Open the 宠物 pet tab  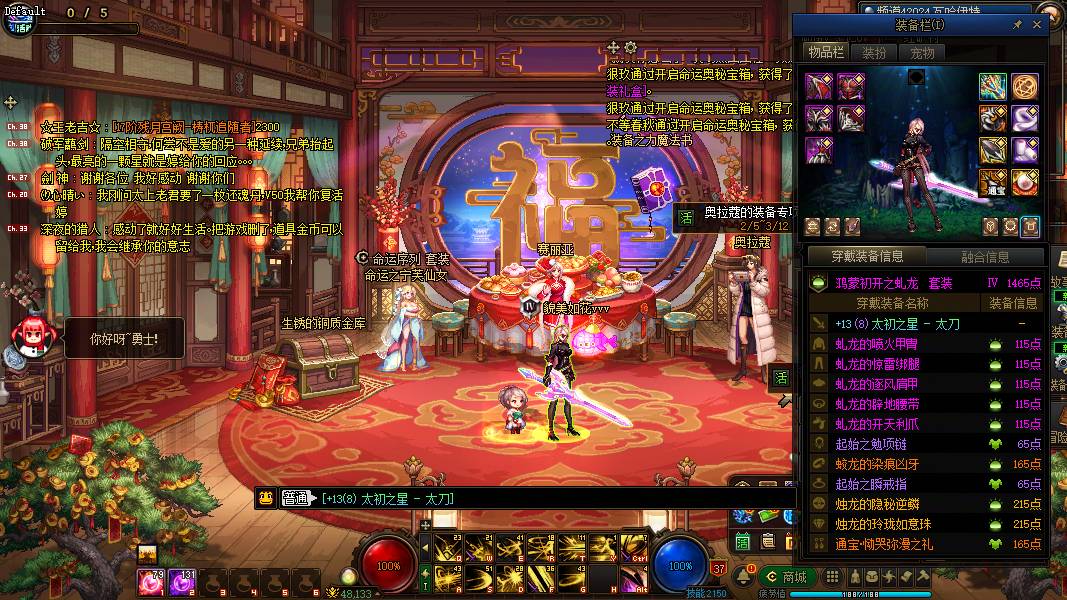(921, 52)
